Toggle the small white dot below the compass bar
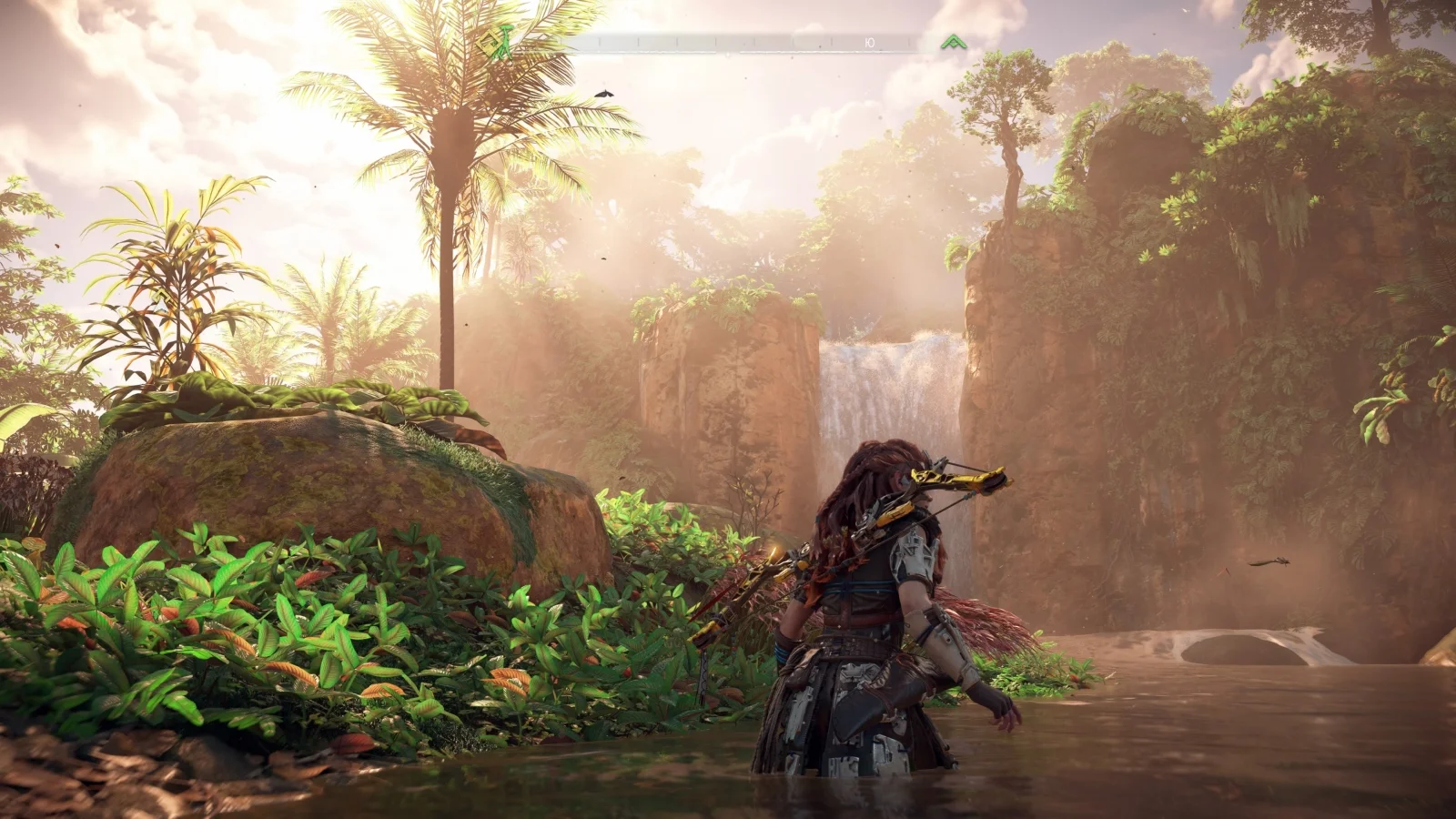The image size is (1456, 819). (x=727, y=54)
